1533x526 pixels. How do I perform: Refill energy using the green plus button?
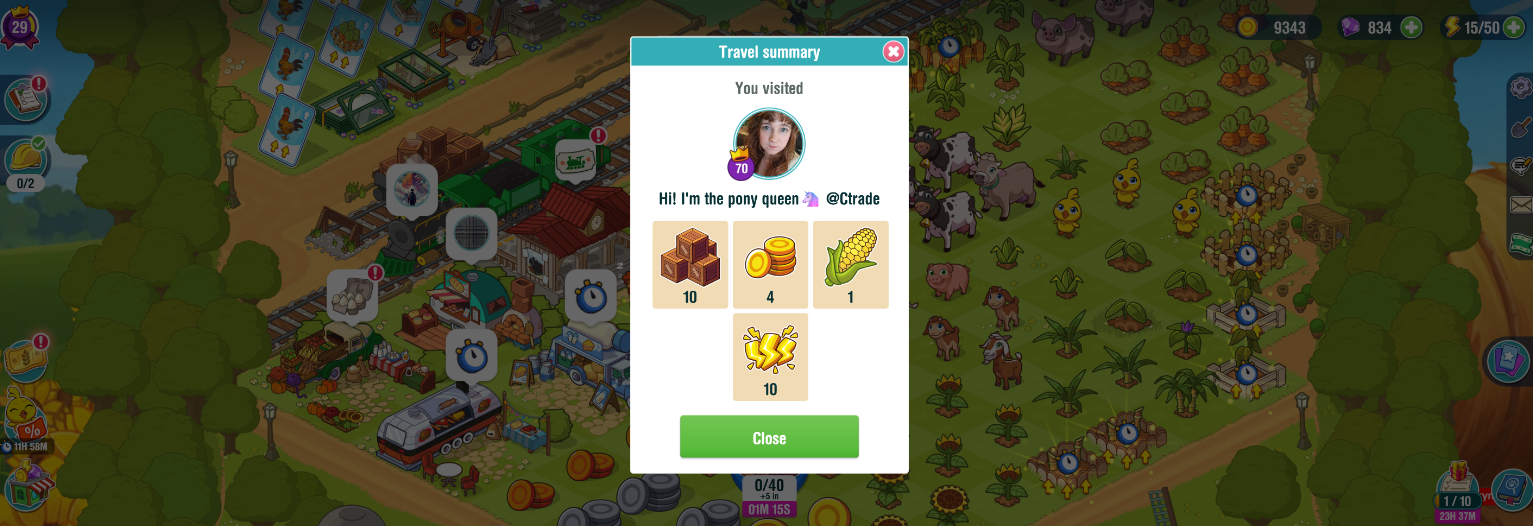click(x=1514, y=28)
